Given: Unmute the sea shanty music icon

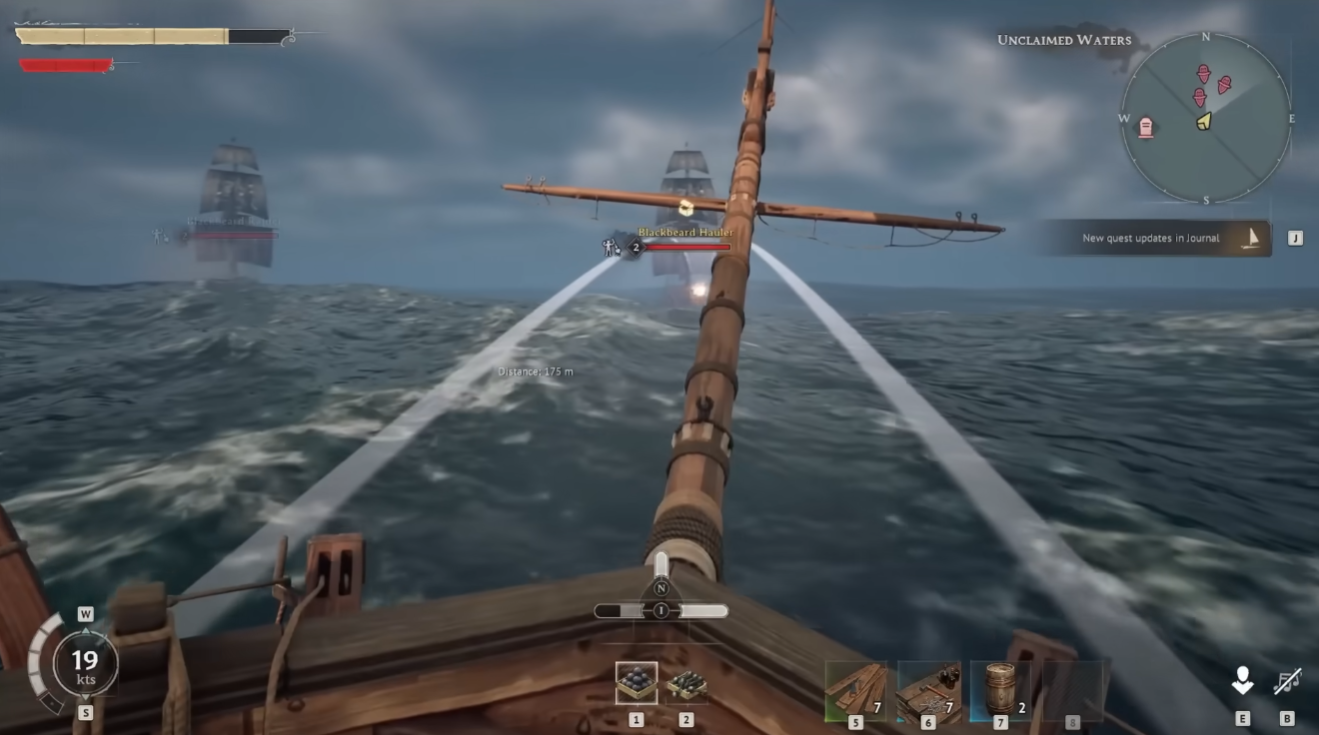Looking at the screenshot, I should pyautogui.click(x=1287, y=680).
